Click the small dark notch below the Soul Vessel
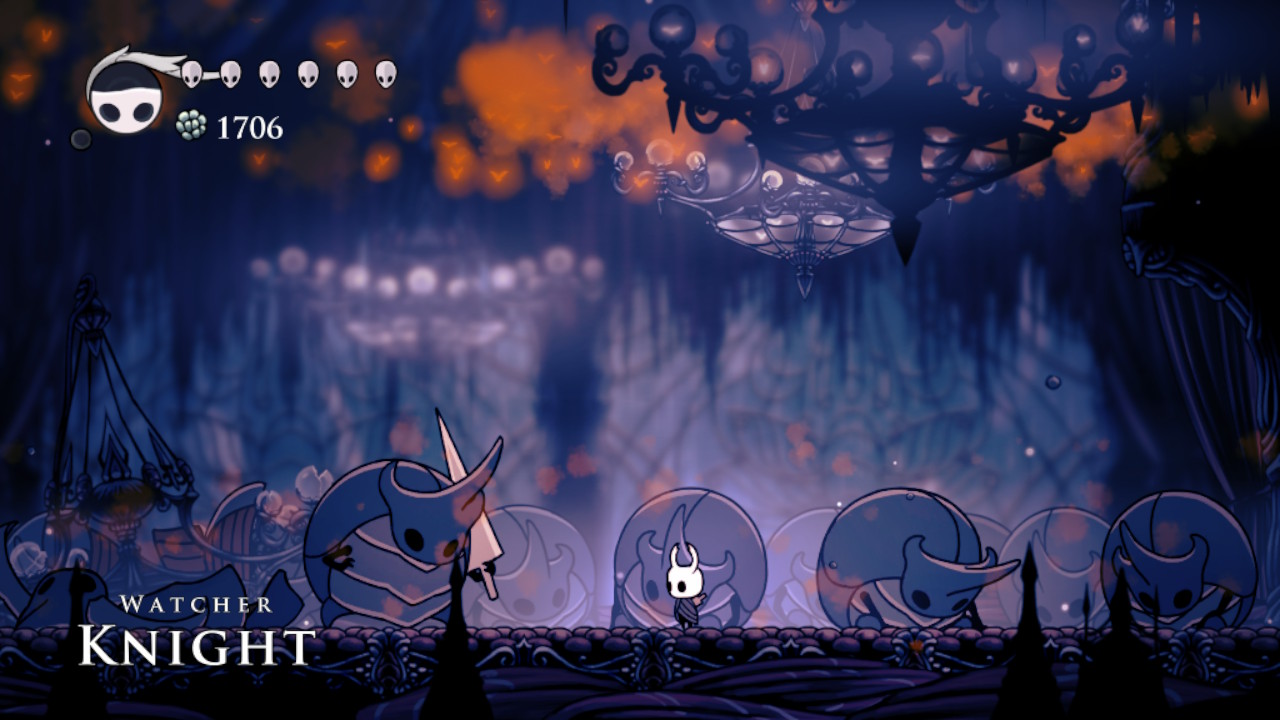The width and height of the screenshot is (1280, 720). (x=81, y=137)
